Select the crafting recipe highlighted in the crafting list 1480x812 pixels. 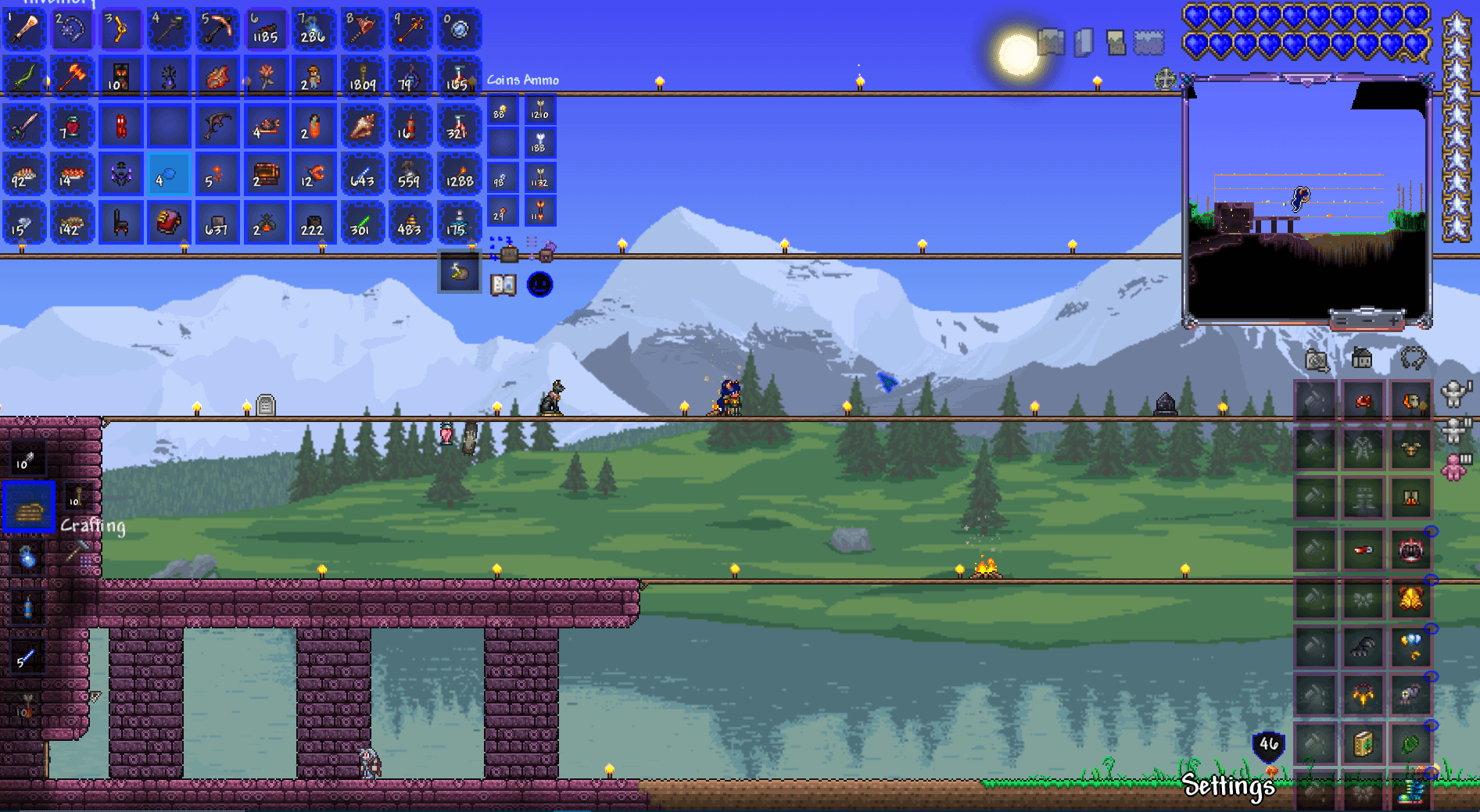coord(29,507)
